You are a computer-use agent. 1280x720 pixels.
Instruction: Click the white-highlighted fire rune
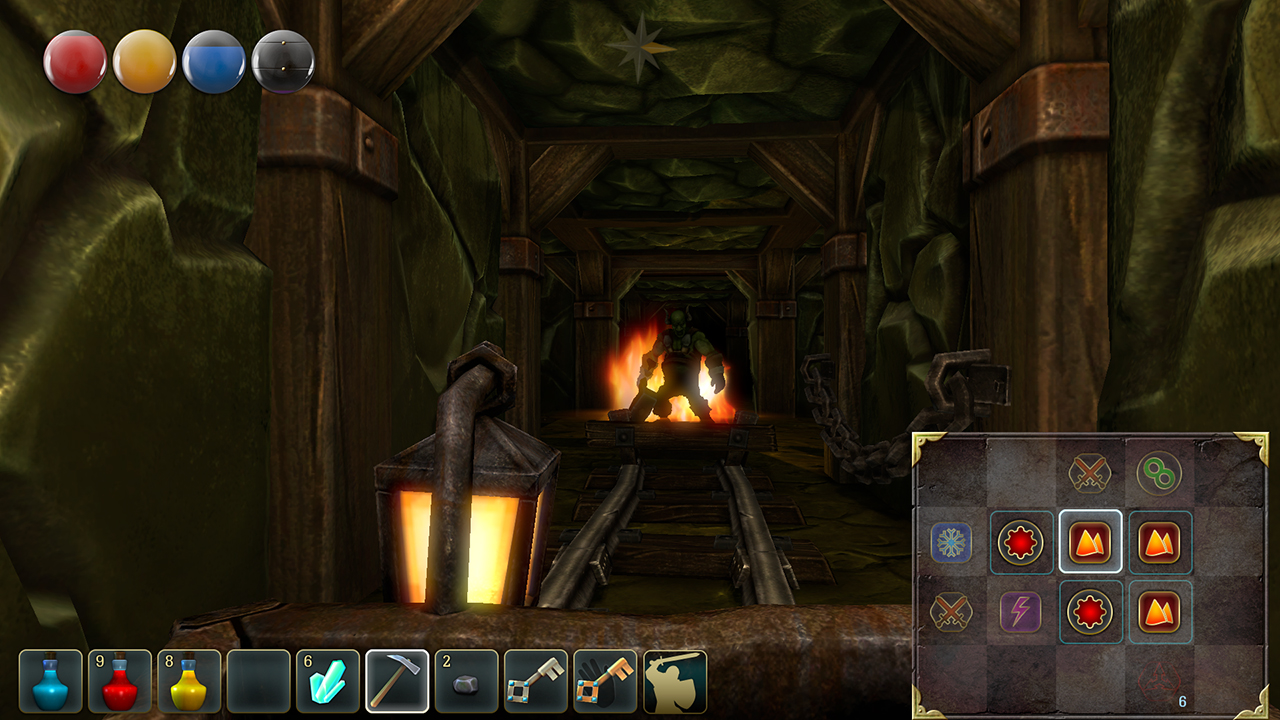(1090, 543)
